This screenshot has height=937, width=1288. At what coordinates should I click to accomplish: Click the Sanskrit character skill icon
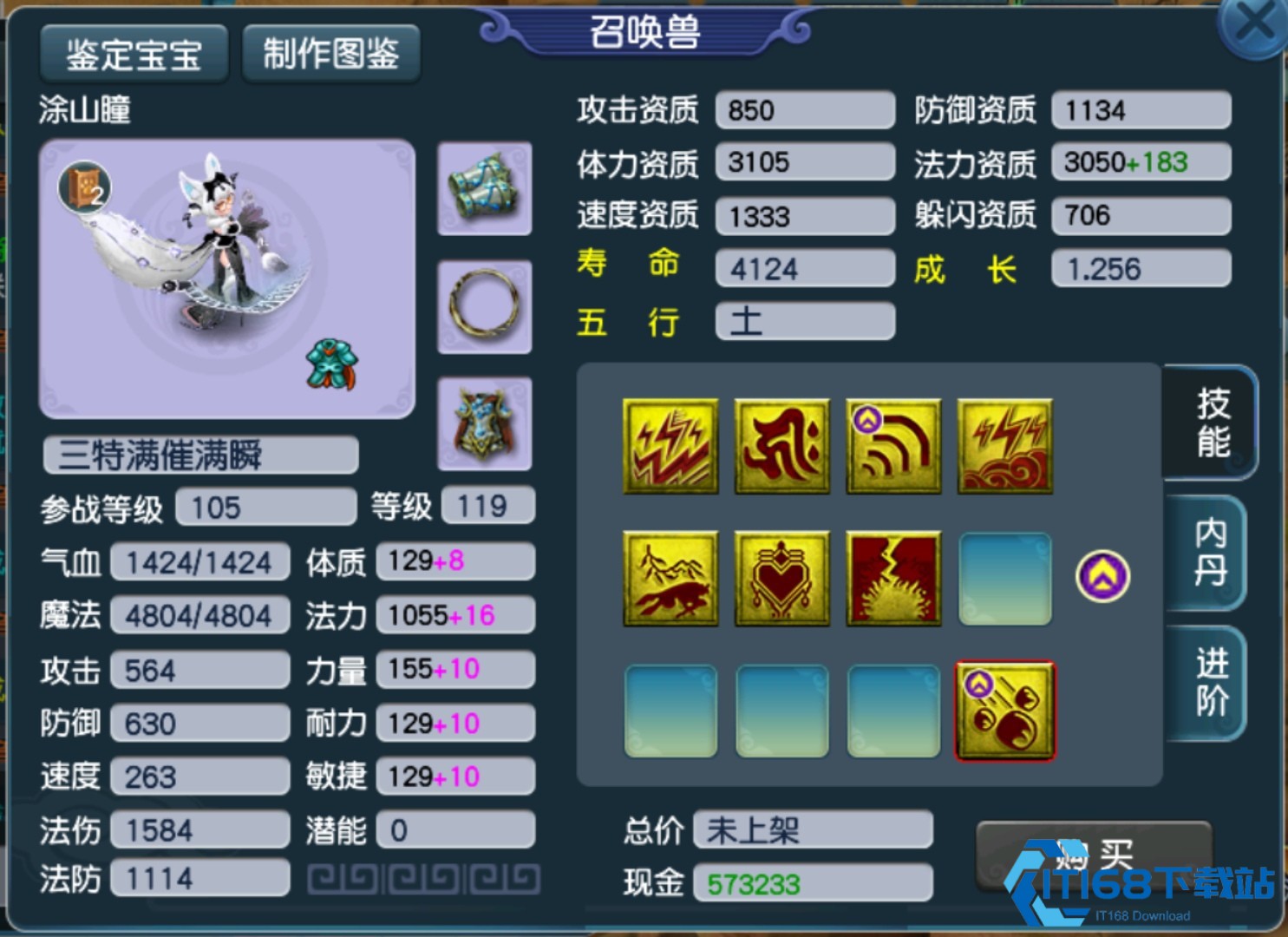coord(781,445)
